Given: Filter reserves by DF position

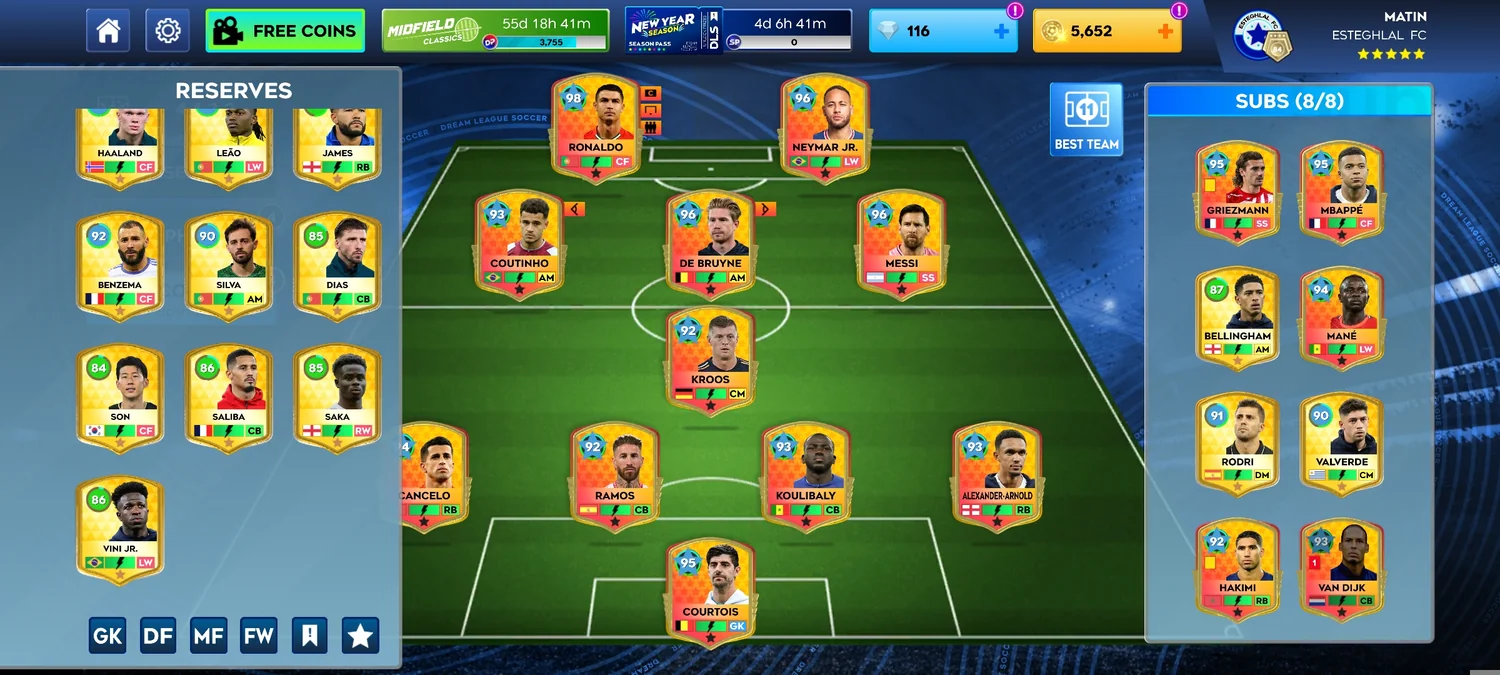Looking at the screenshot, I should [158, 636].
